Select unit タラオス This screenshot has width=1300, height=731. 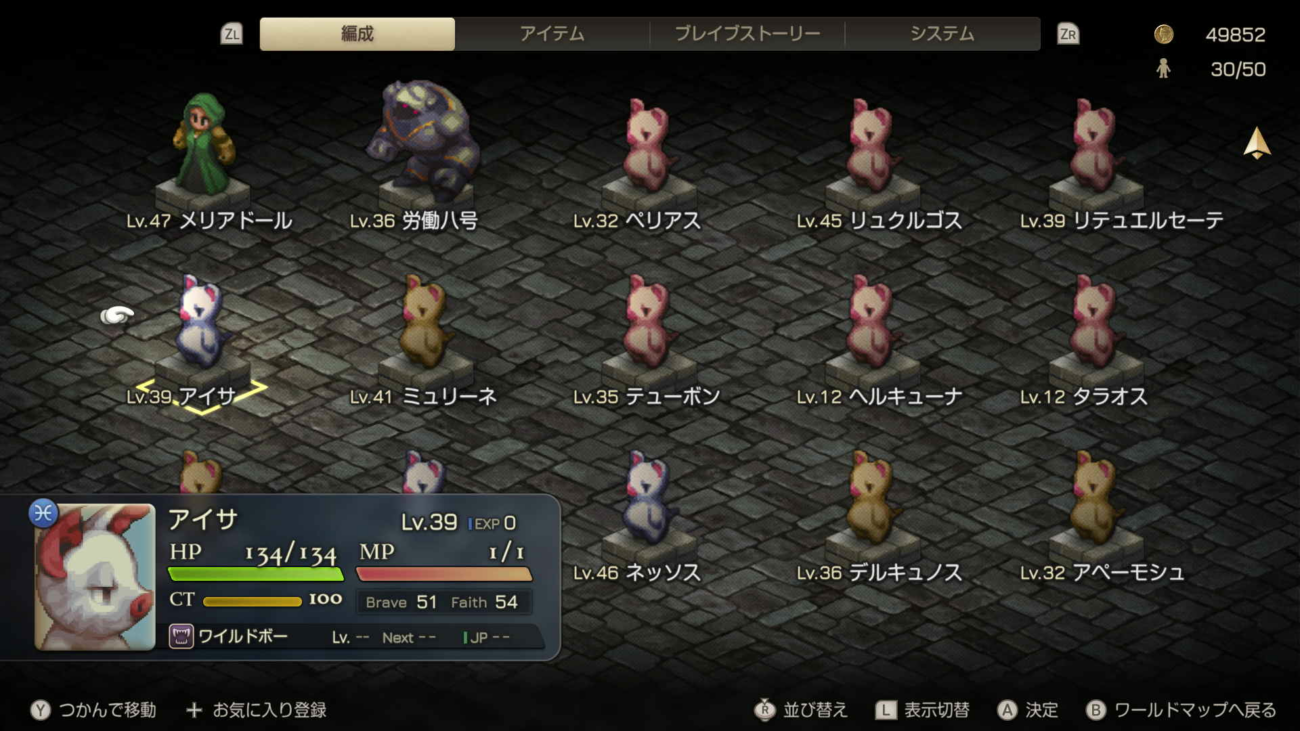[x=1095, y=327]
